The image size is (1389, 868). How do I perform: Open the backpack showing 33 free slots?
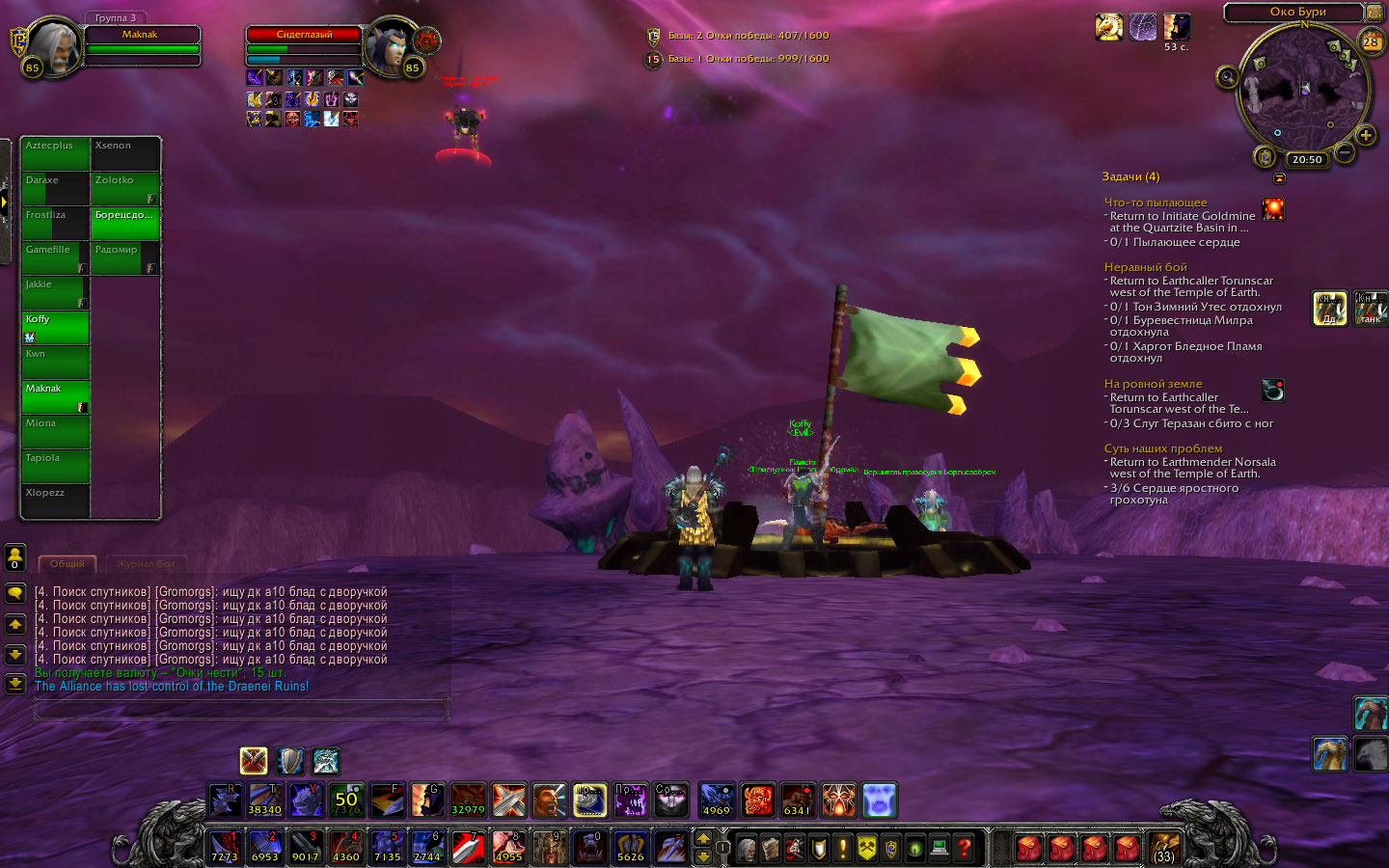1164,849
